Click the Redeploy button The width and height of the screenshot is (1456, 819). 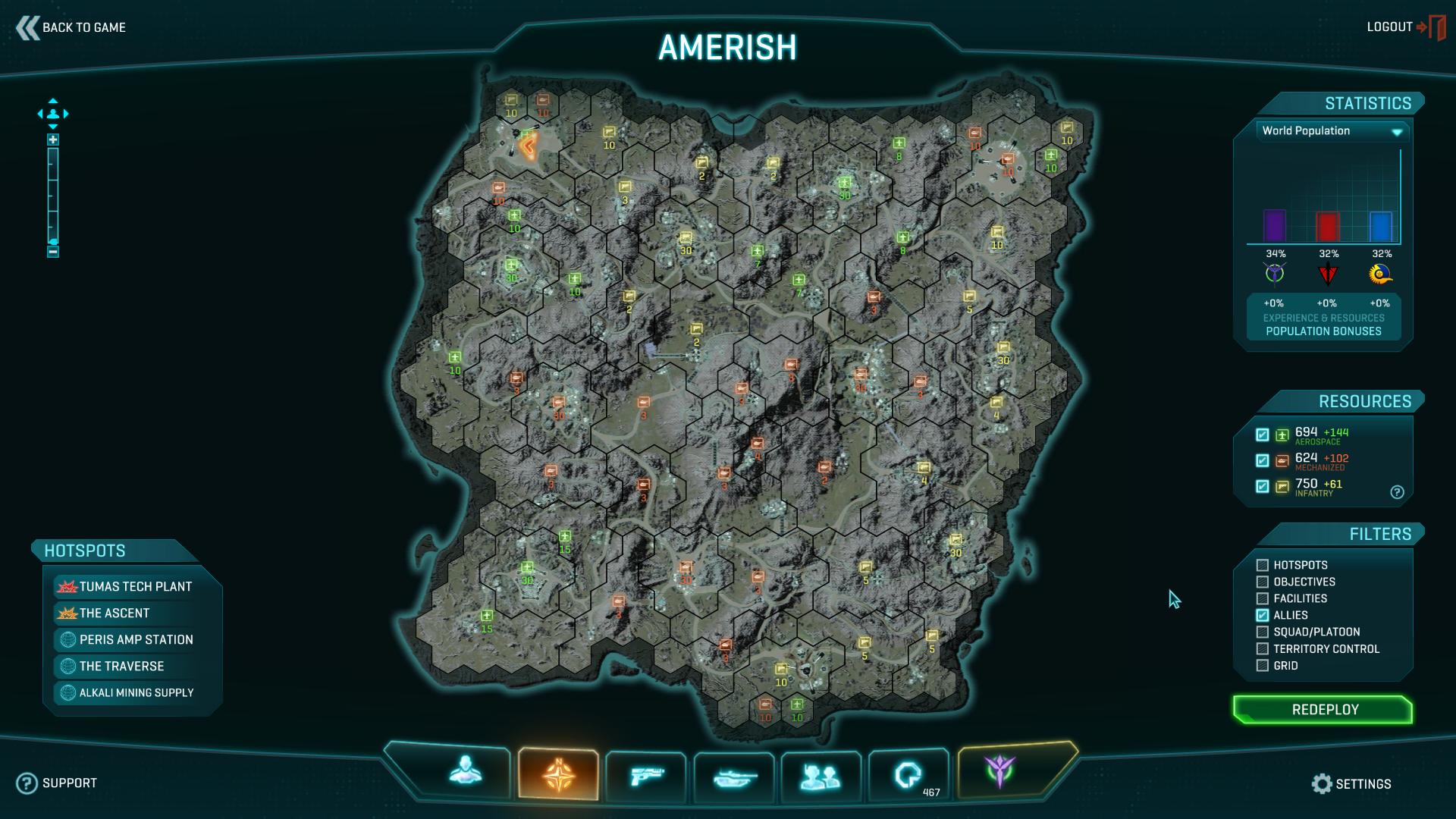(1324, 710)
